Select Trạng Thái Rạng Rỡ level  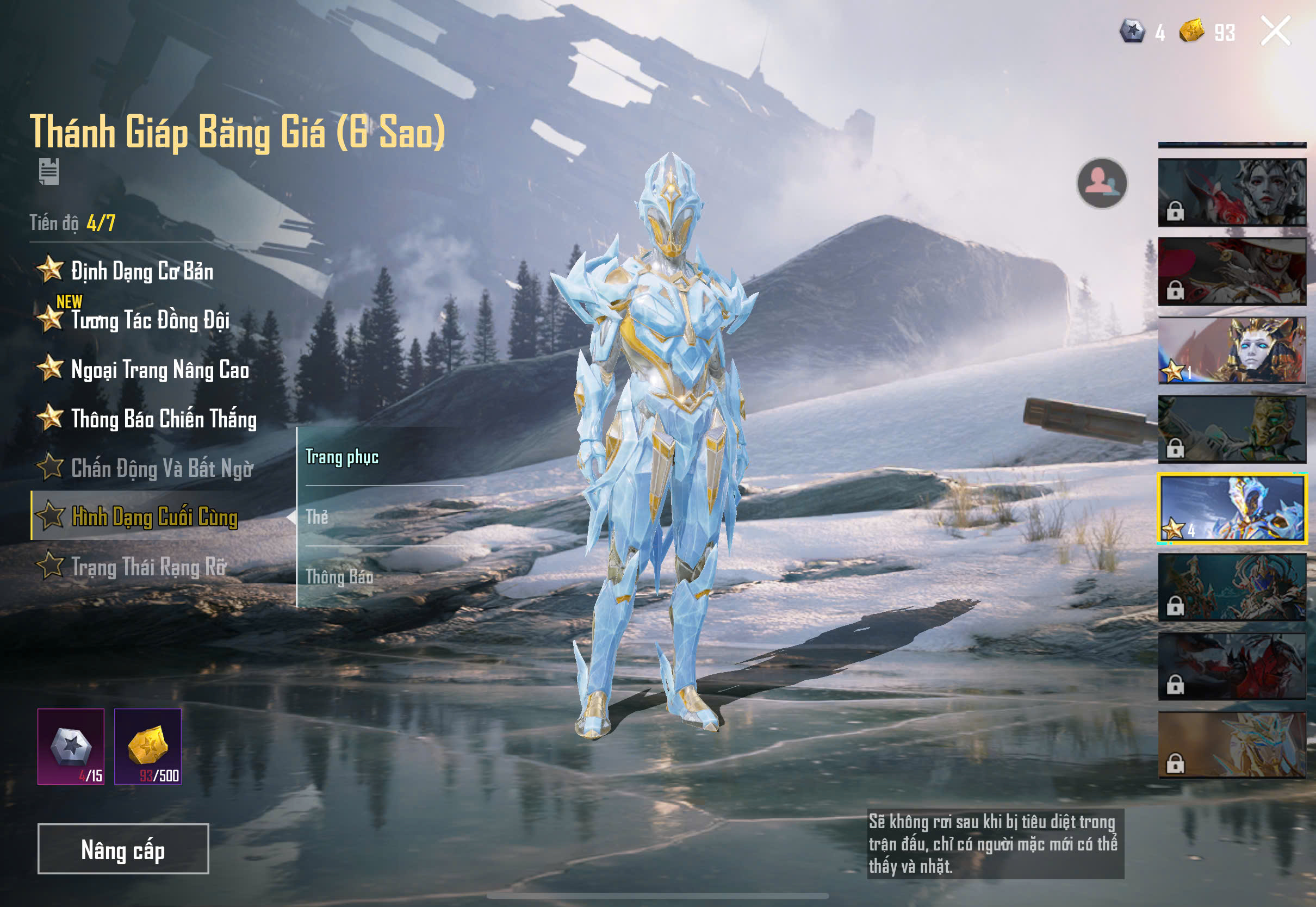coord(148,567)
